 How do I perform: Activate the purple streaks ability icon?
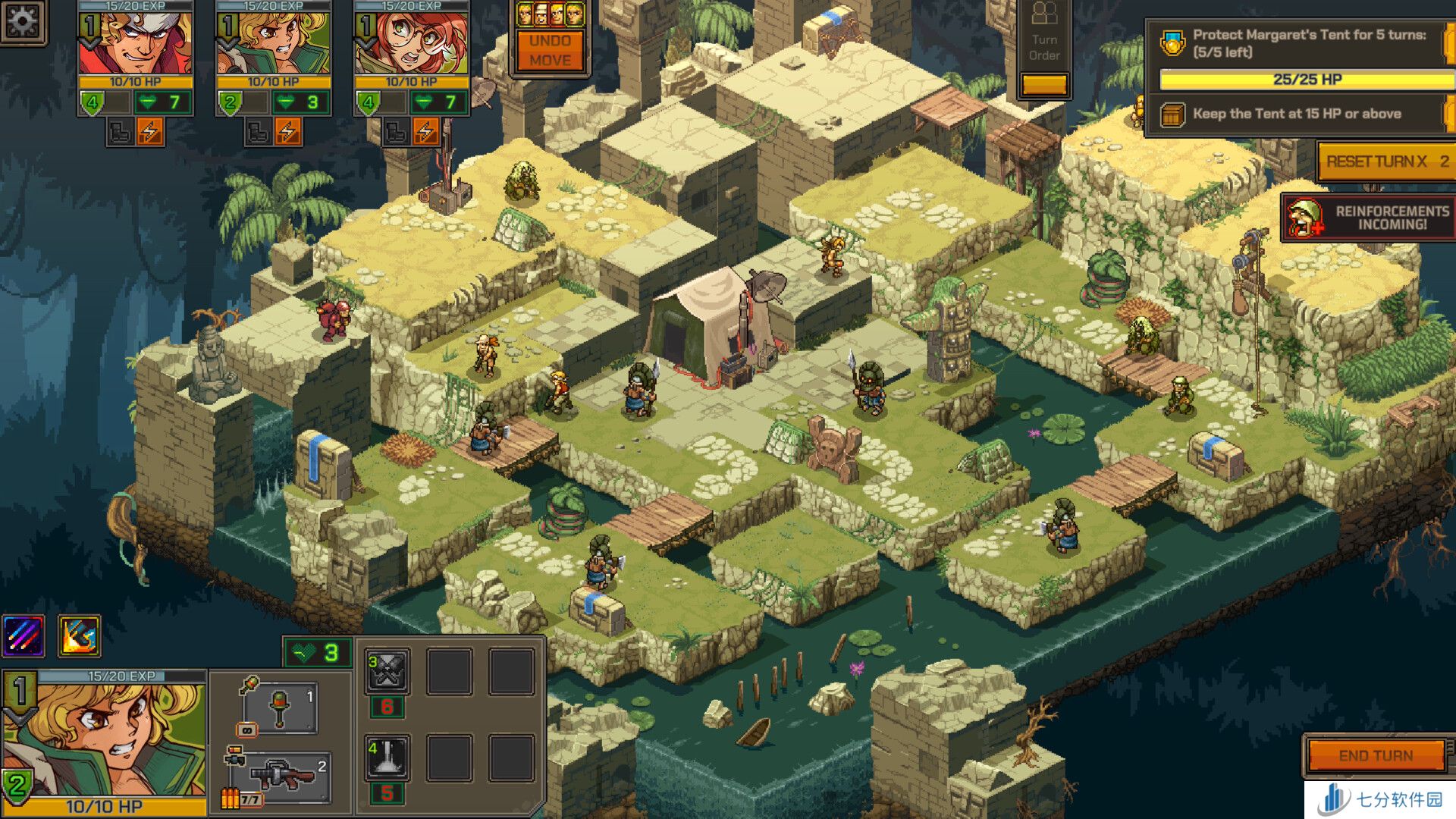[x=24, y=635]
